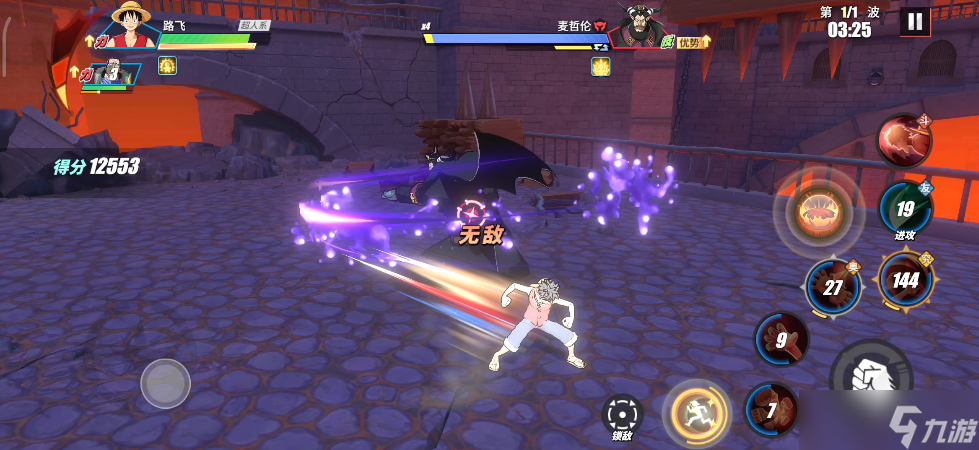The image size is (979, 450).
Task: Toggle the enemy lock-on target button
Action: pos(622,413)
